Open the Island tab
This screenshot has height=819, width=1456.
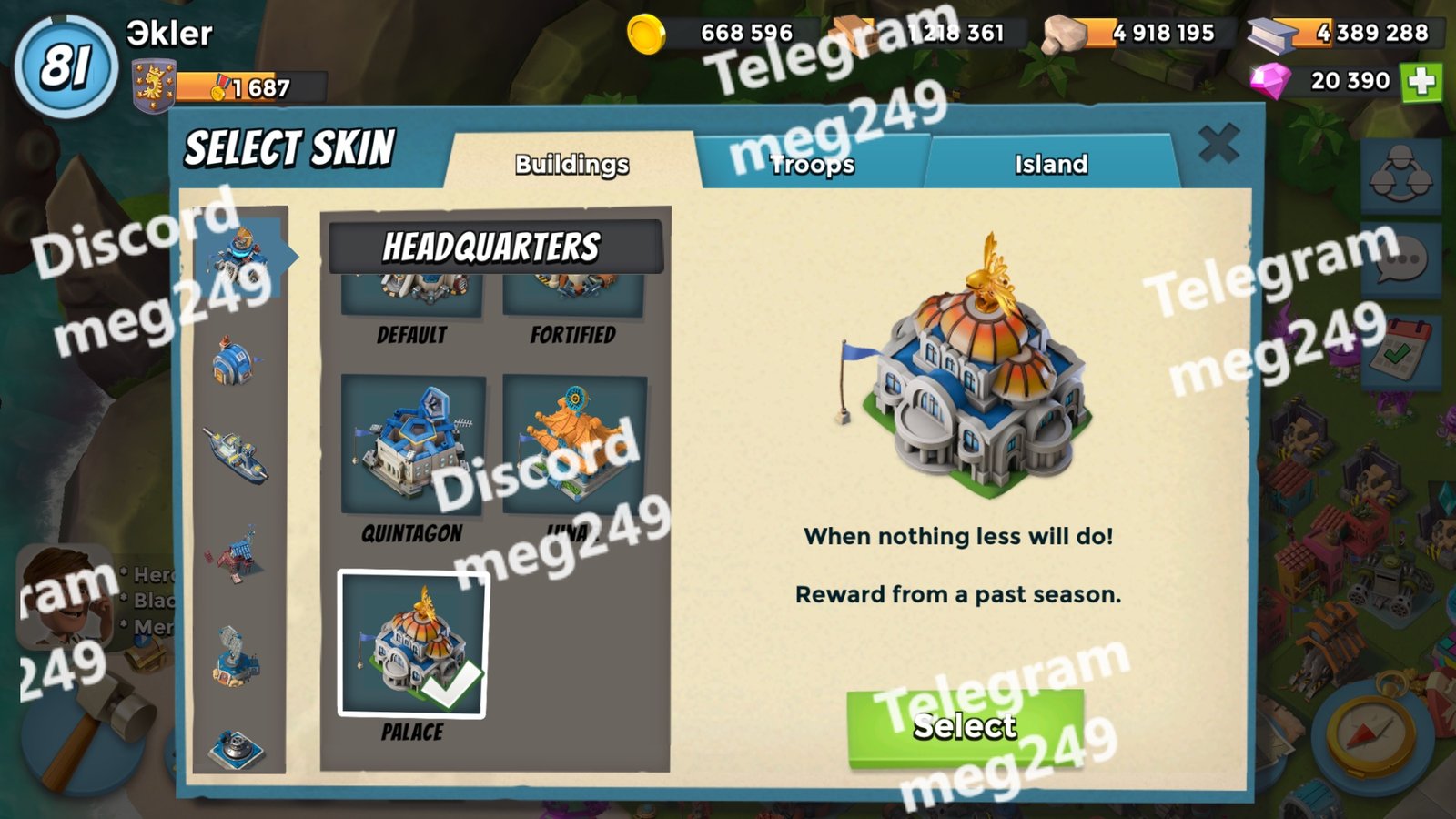click(x=1051, y=164)
